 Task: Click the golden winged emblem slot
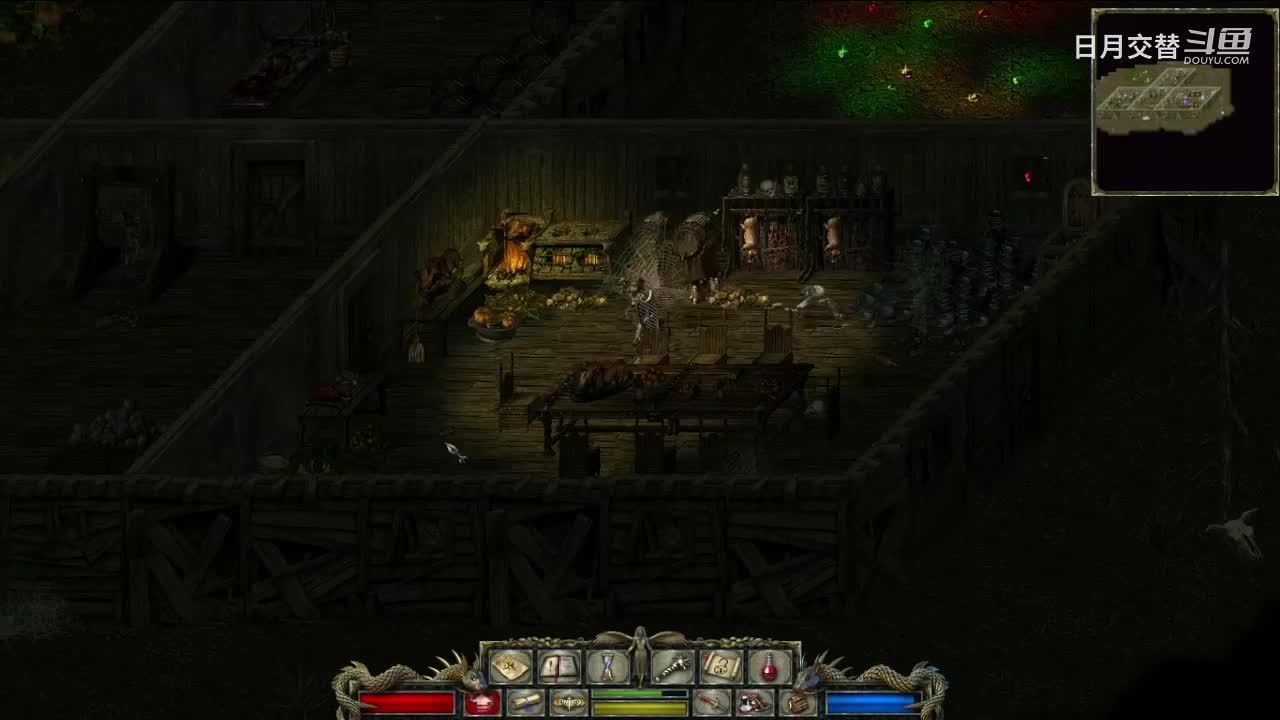569,703
